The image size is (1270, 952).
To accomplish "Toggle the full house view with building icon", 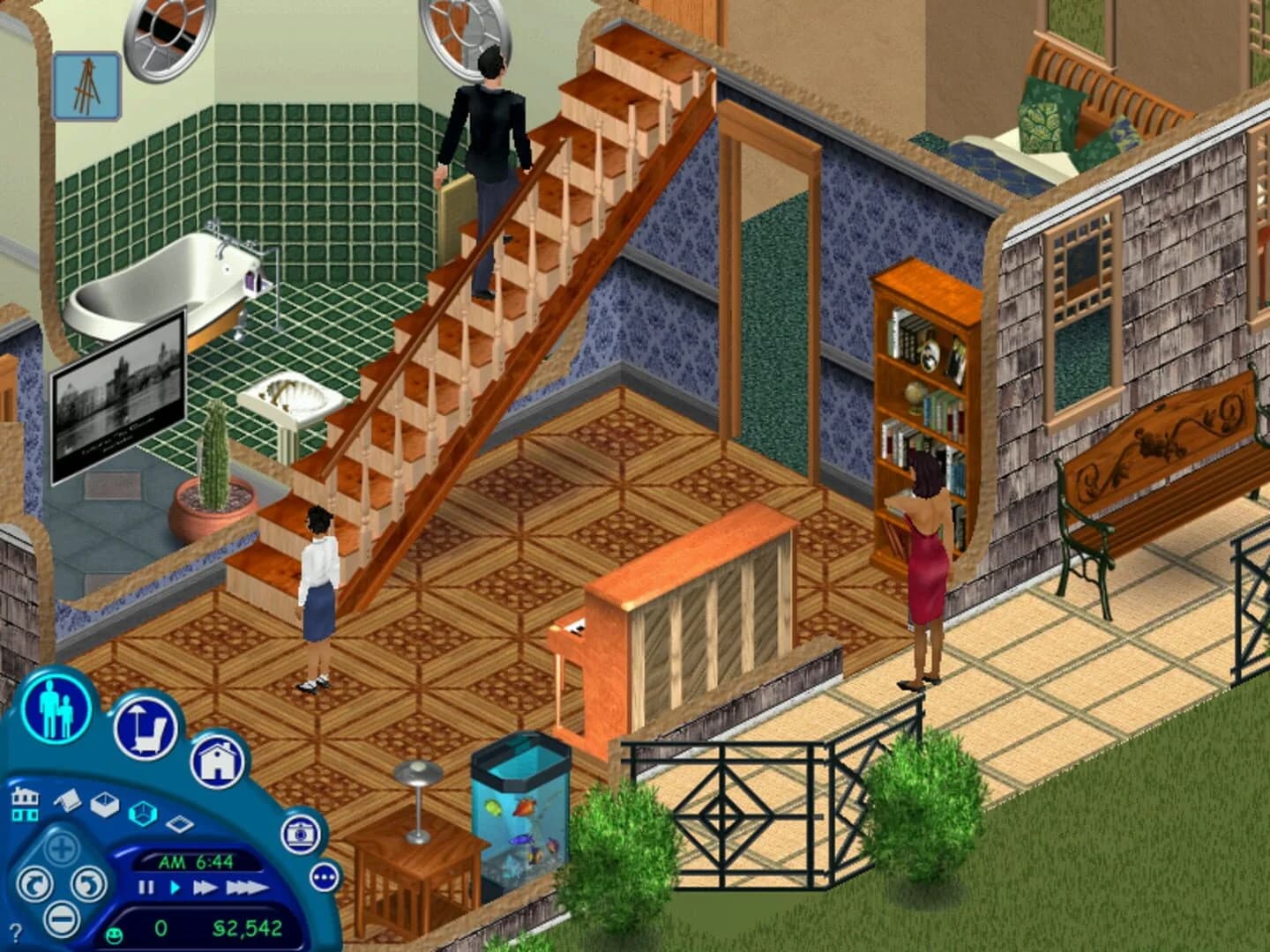I will 25,803.
